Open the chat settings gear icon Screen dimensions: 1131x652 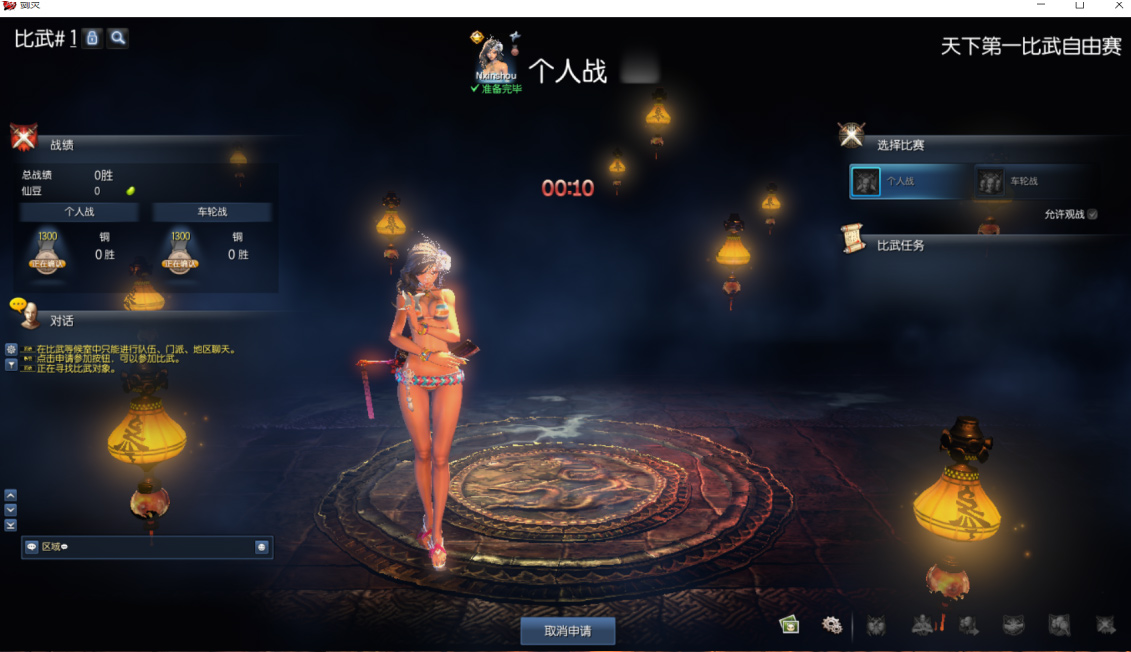(11, 349)
